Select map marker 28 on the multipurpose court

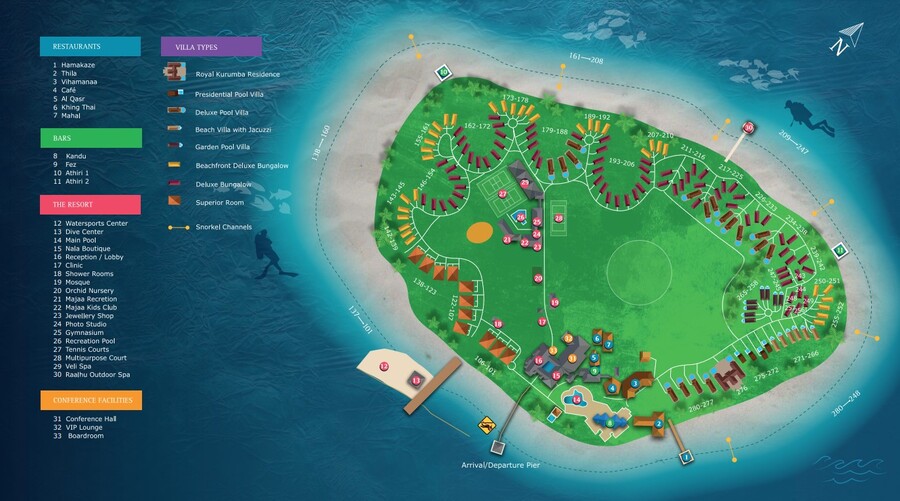click(x=559, y=218)
